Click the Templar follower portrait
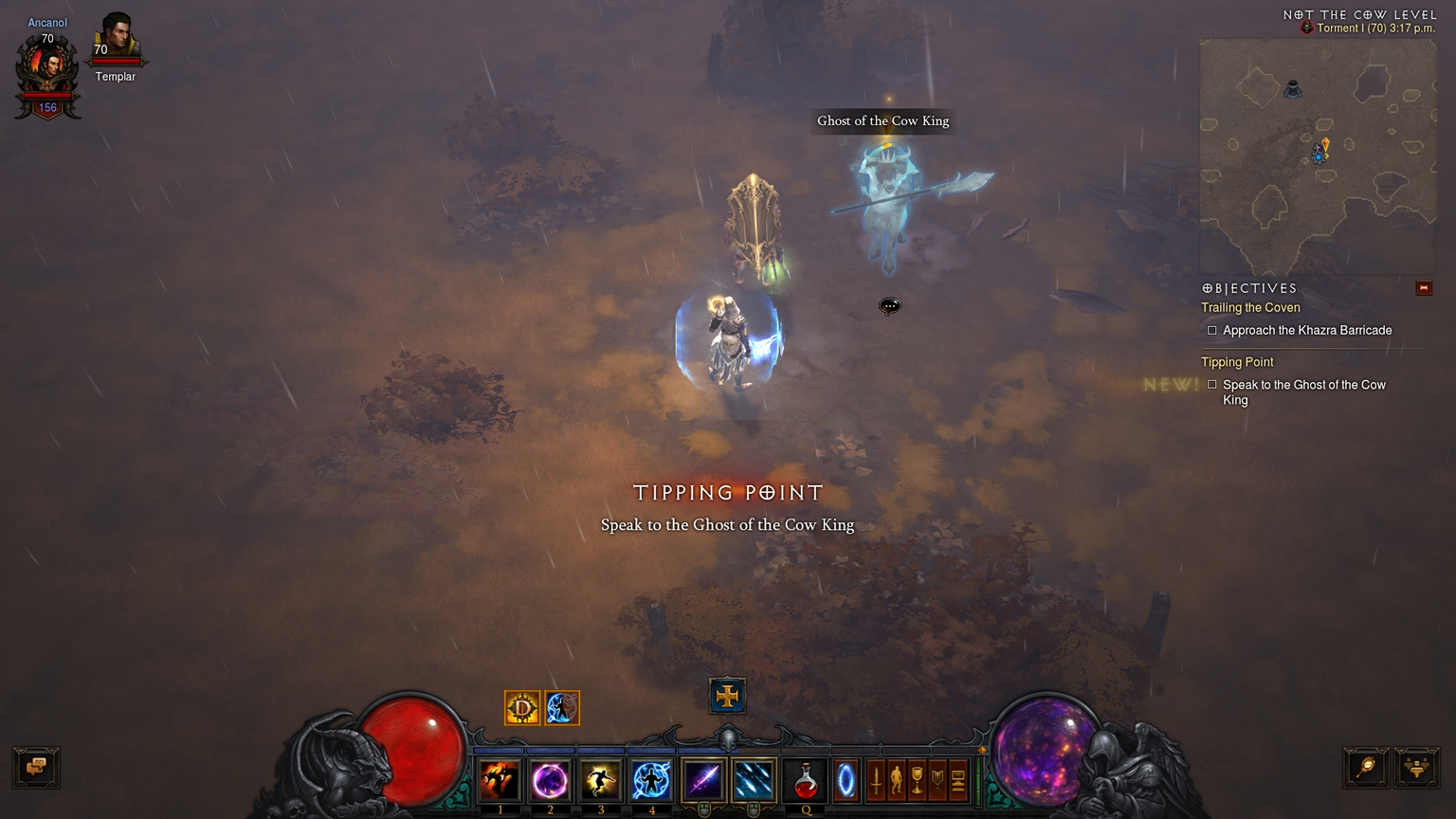Image resolution: width=1456 pixels, height=819 pixels. click(116, 38)
